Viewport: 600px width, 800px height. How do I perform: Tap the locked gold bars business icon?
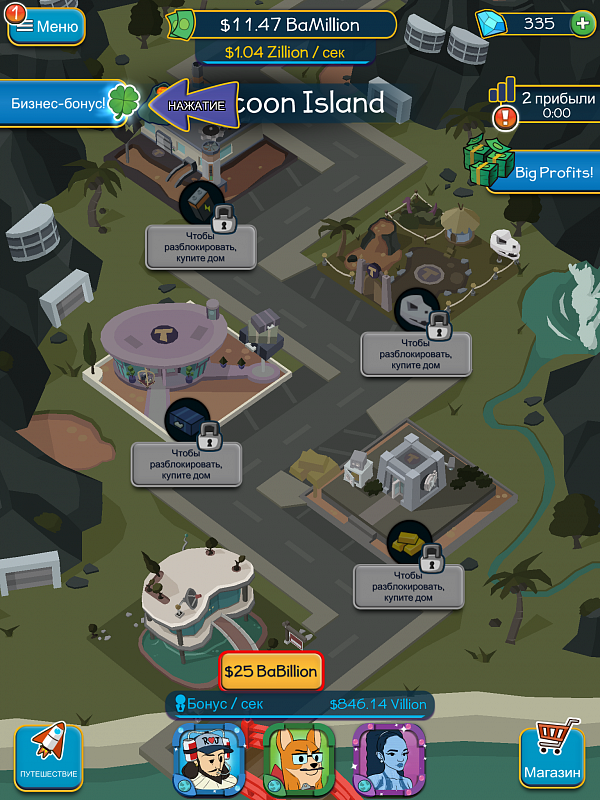pyautogui.click(x=410, y=542)
